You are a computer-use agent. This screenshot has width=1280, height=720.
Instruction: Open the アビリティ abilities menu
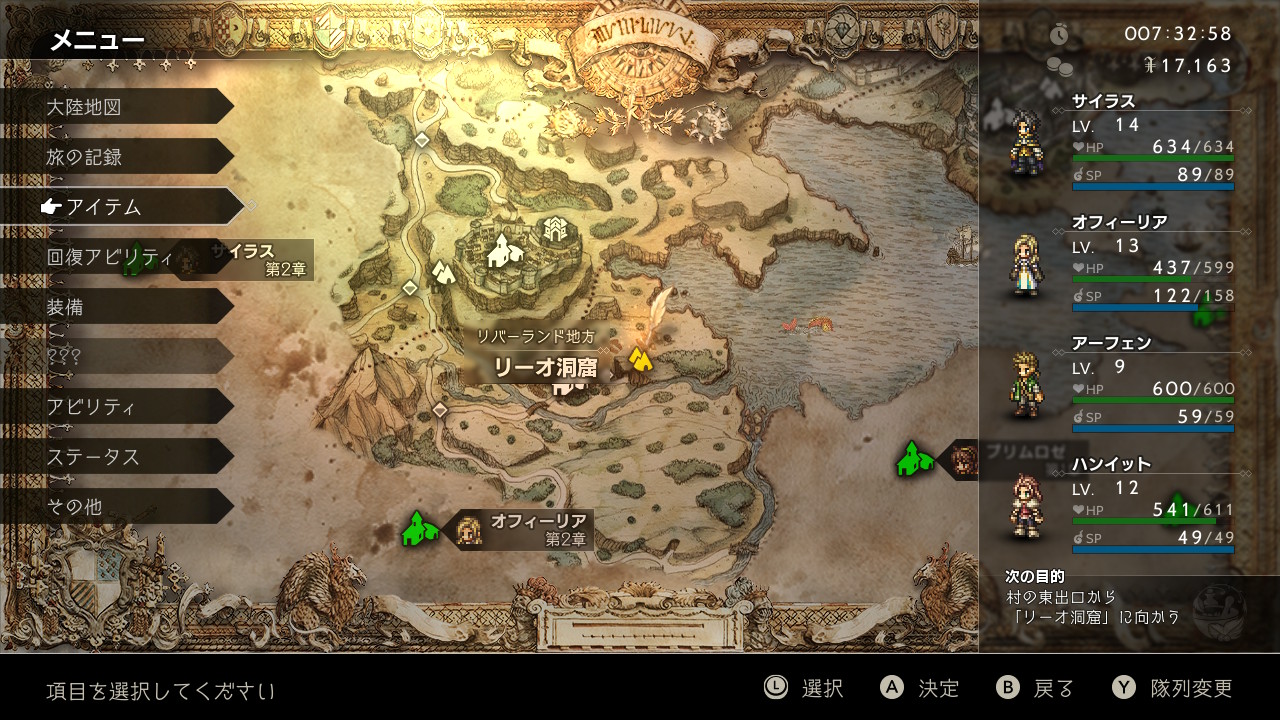click(x=115, y=407)
